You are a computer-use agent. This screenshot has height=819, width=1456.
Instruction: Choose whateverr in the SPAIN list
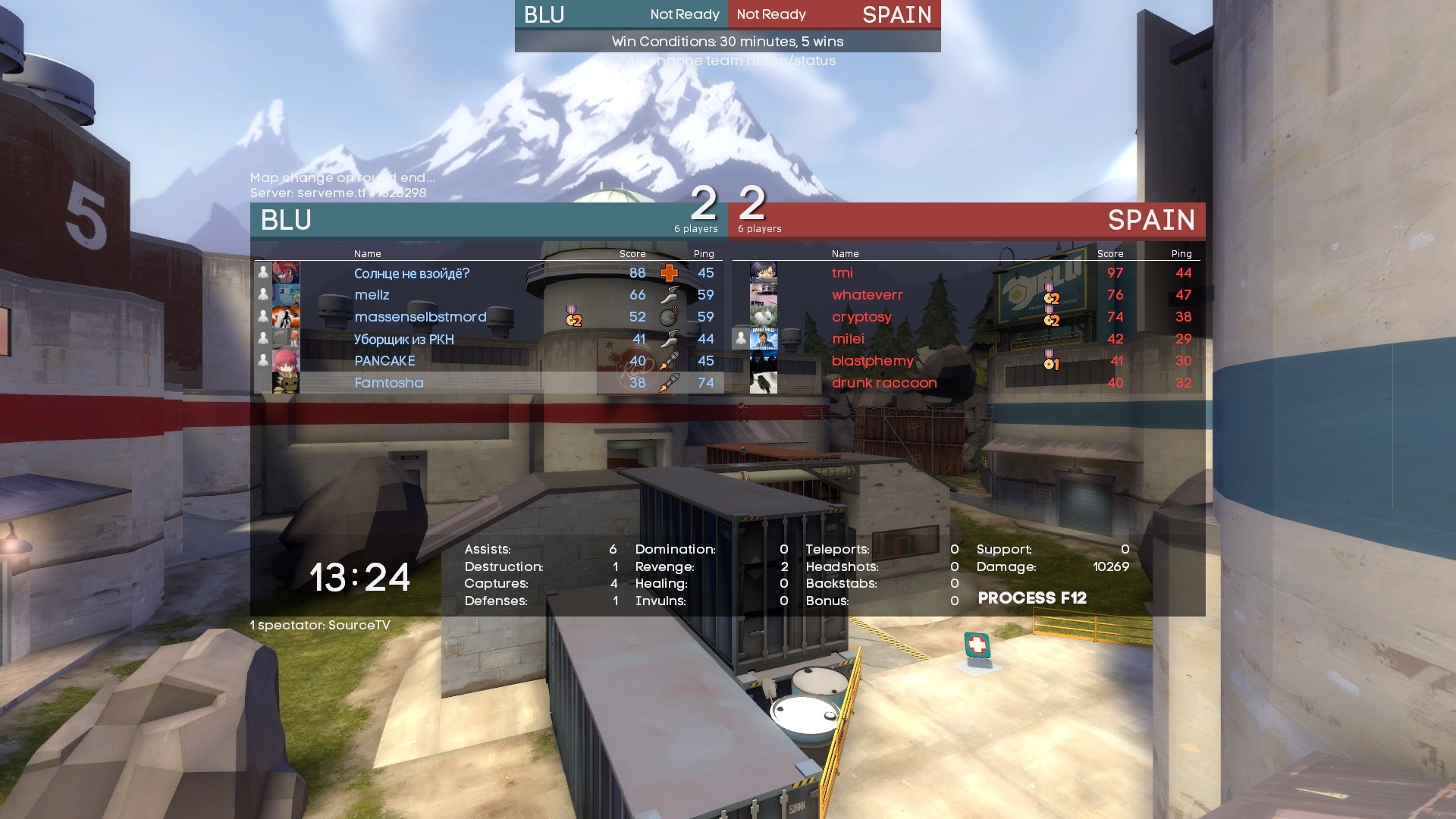[867, 295]
